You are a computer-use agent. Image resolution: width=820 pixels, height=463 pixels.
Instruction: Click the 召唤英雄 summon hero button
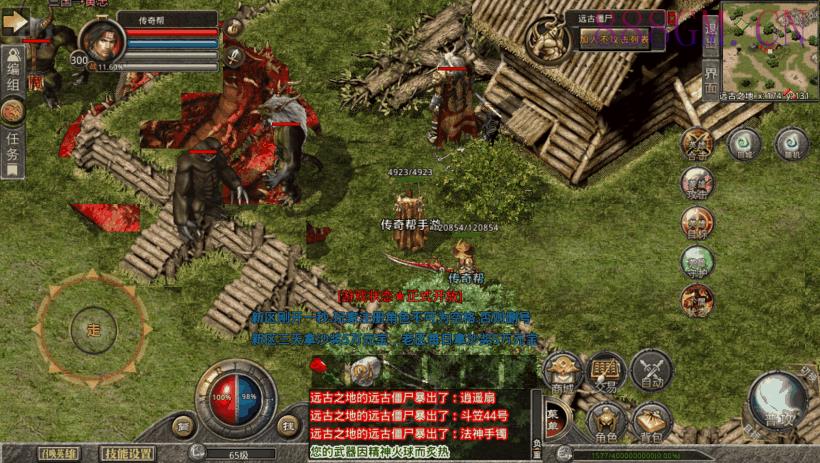[59, 453]
